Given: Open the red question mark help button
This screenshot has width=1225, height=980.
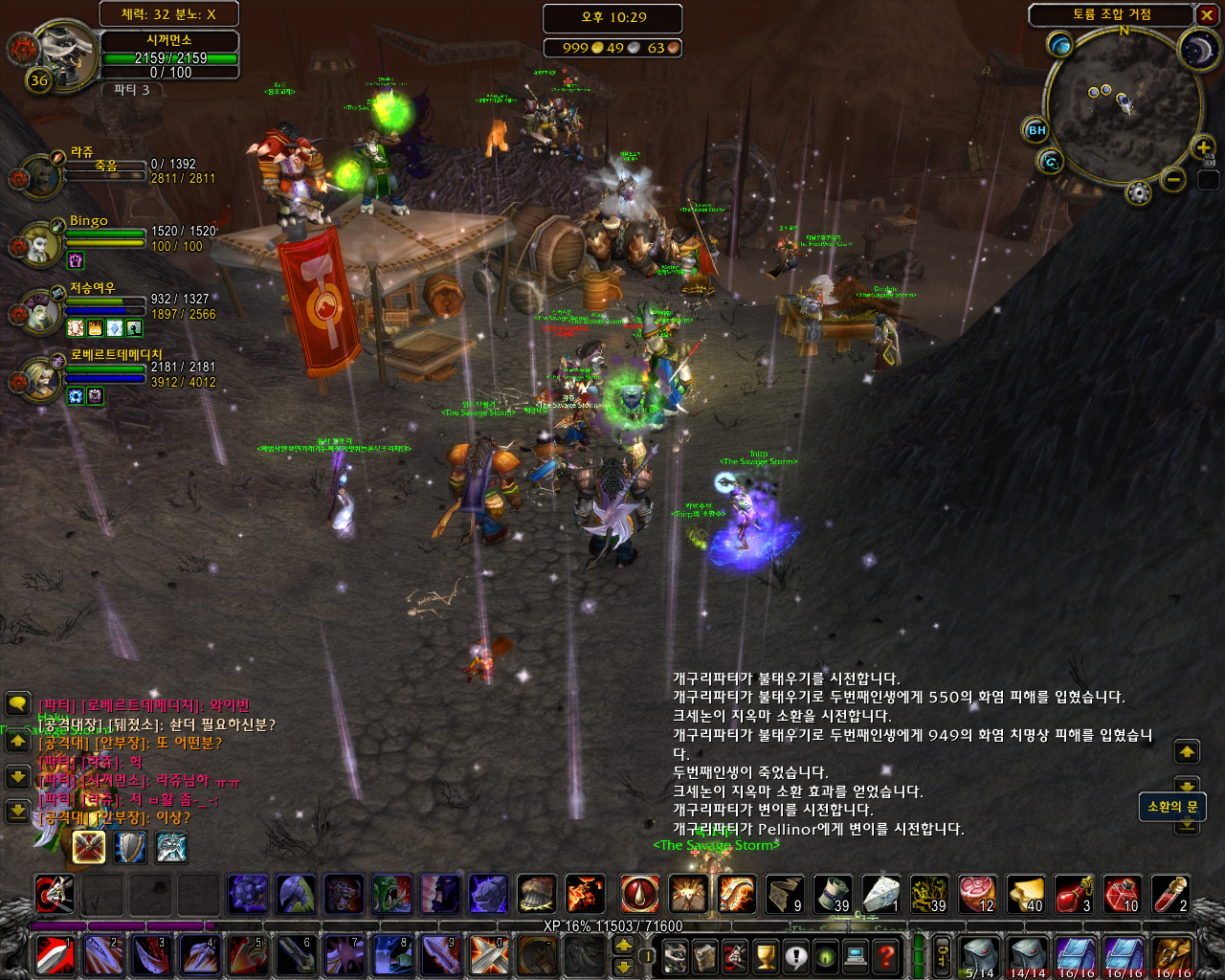Looking at the screenshot, I should pyautogui.click(x=887, y=956).
